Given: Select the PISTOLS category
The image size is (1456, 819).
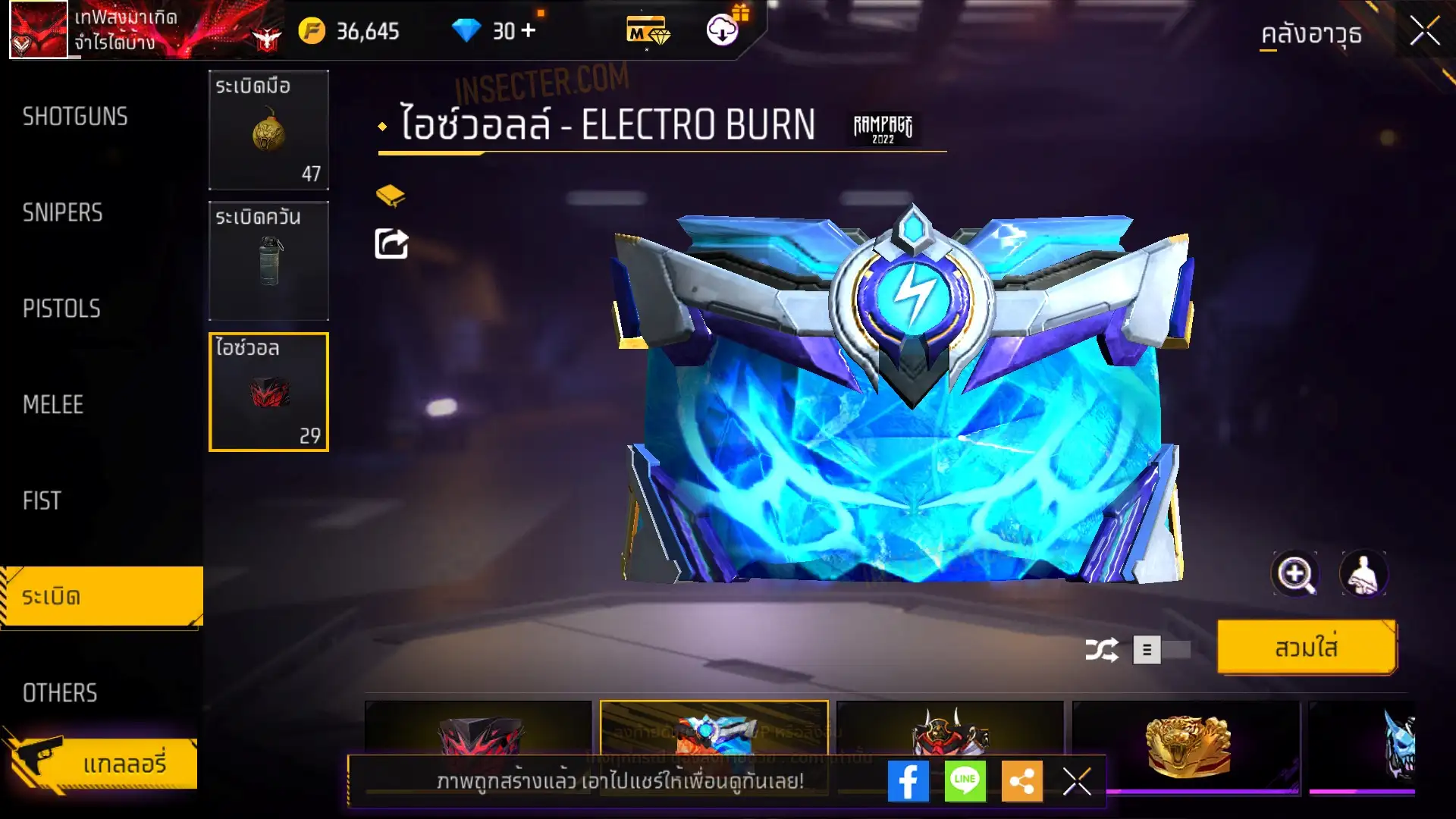Looking at the screenshot, I should tap(61, 309).
